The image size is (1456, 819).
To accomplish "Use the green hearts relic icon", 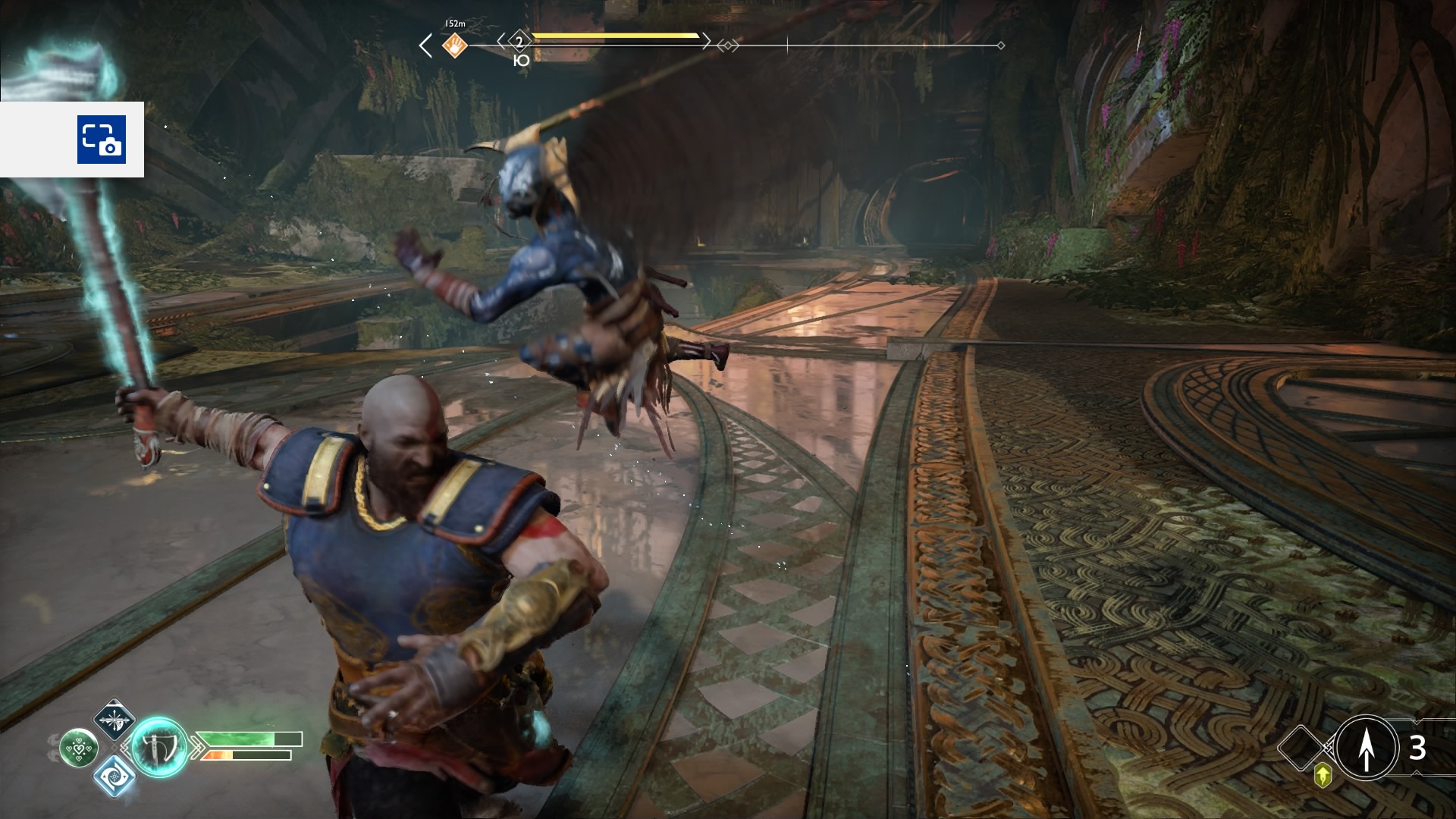I will [x=79, y=748].
